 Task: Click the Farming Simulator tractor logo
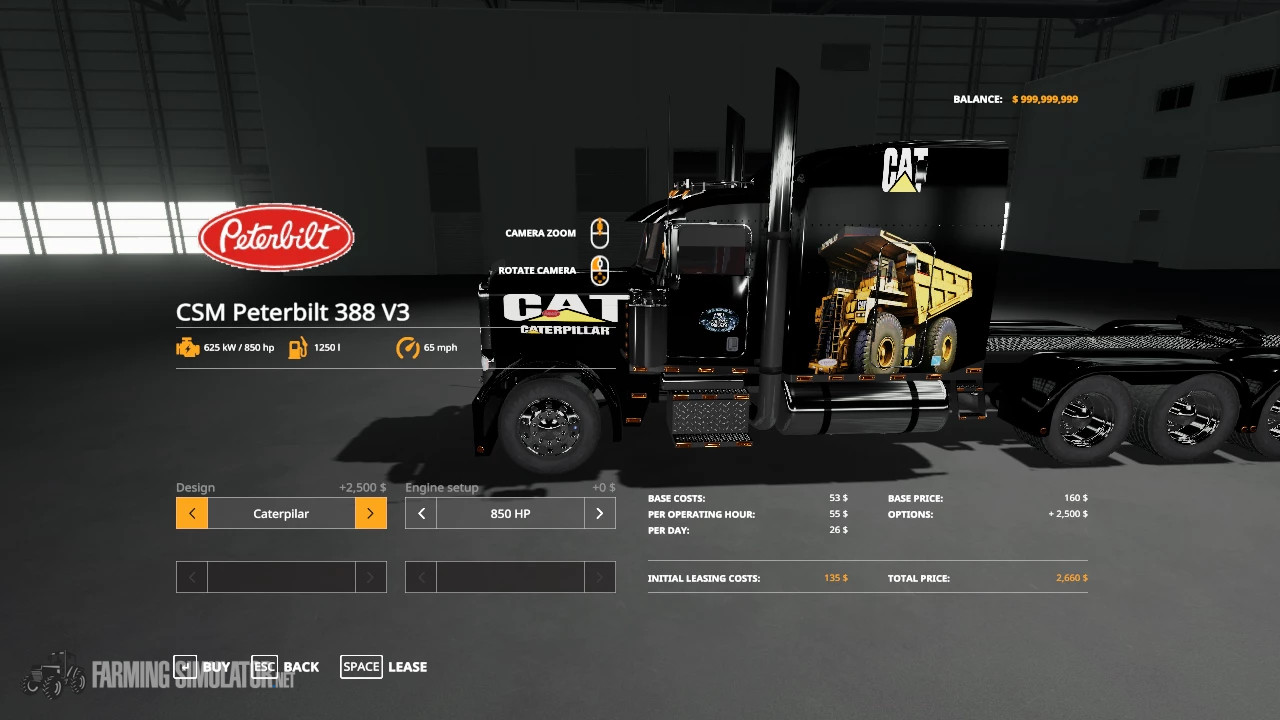point(55,676)
